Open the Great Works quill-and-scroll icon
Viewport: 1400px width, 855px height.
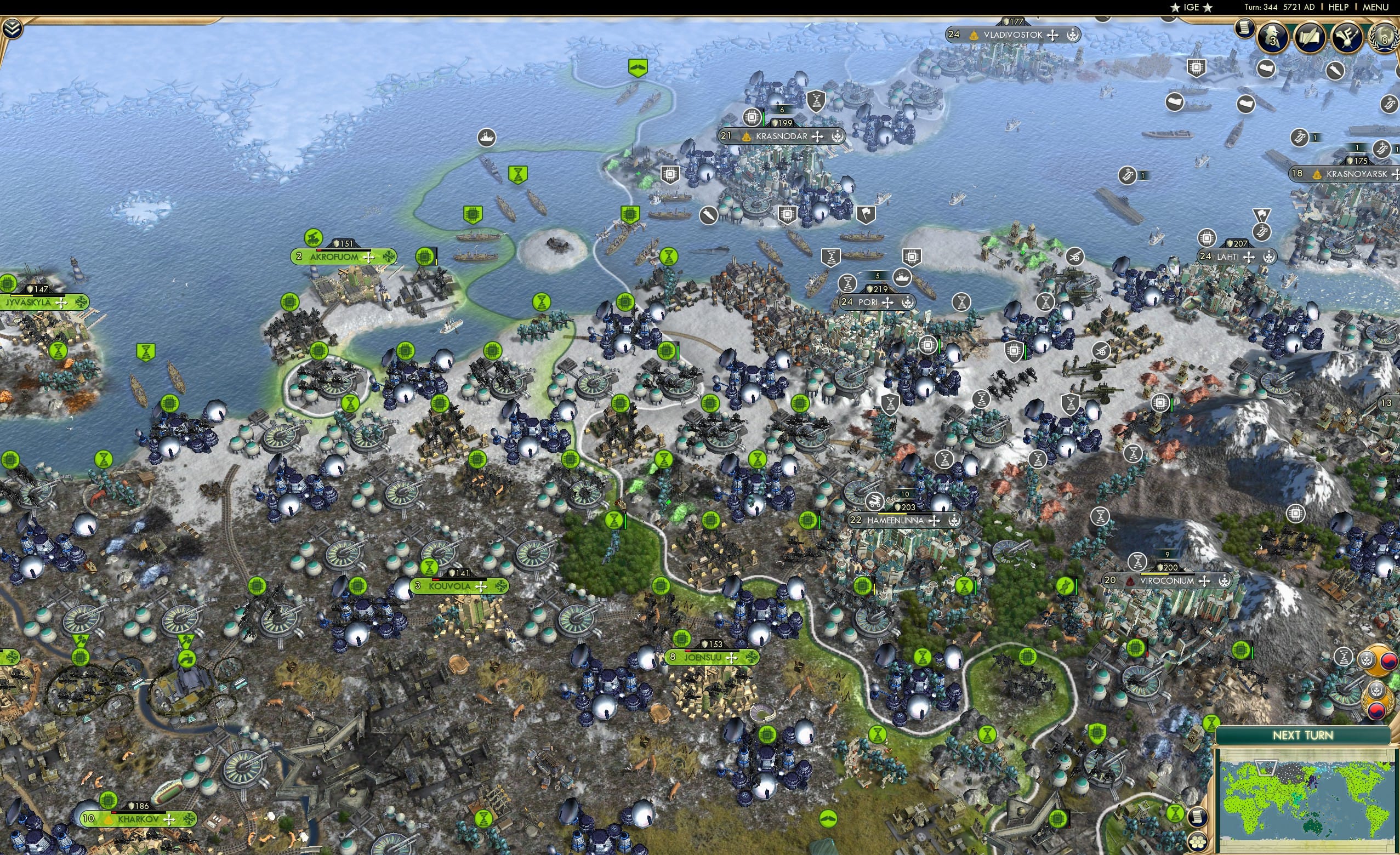point(1311,37)
